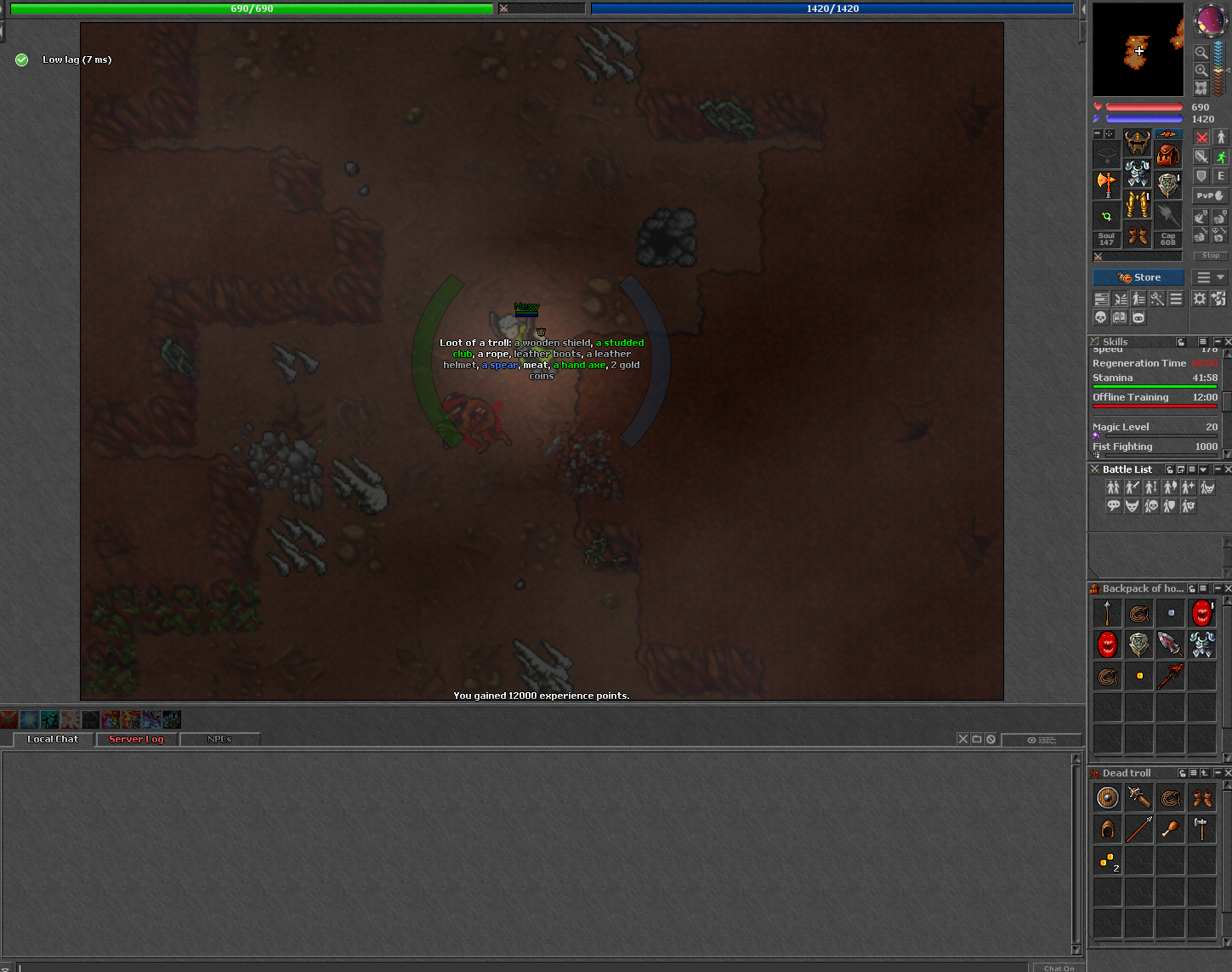Screen dimensions: 1232x972
Task: Zoom out on the minimap
Action: point(1201,53)
